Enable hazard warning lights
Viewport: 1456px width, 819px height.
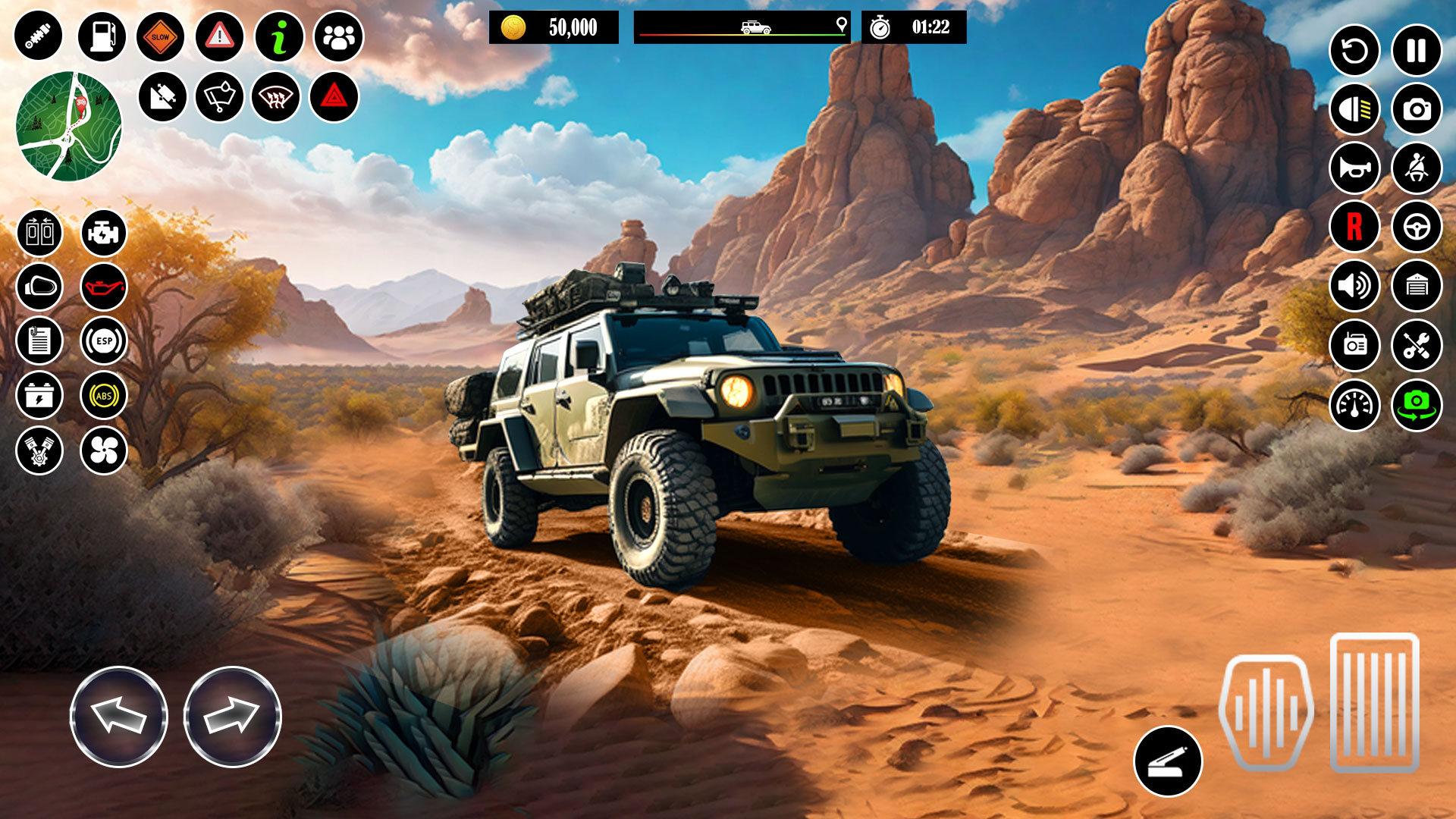click(x=336, y=96)
